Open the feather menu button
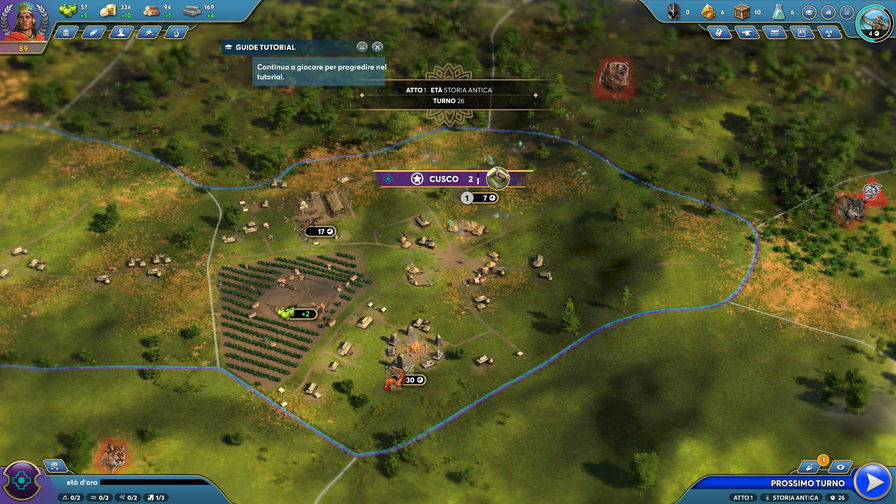 (95, 32)
